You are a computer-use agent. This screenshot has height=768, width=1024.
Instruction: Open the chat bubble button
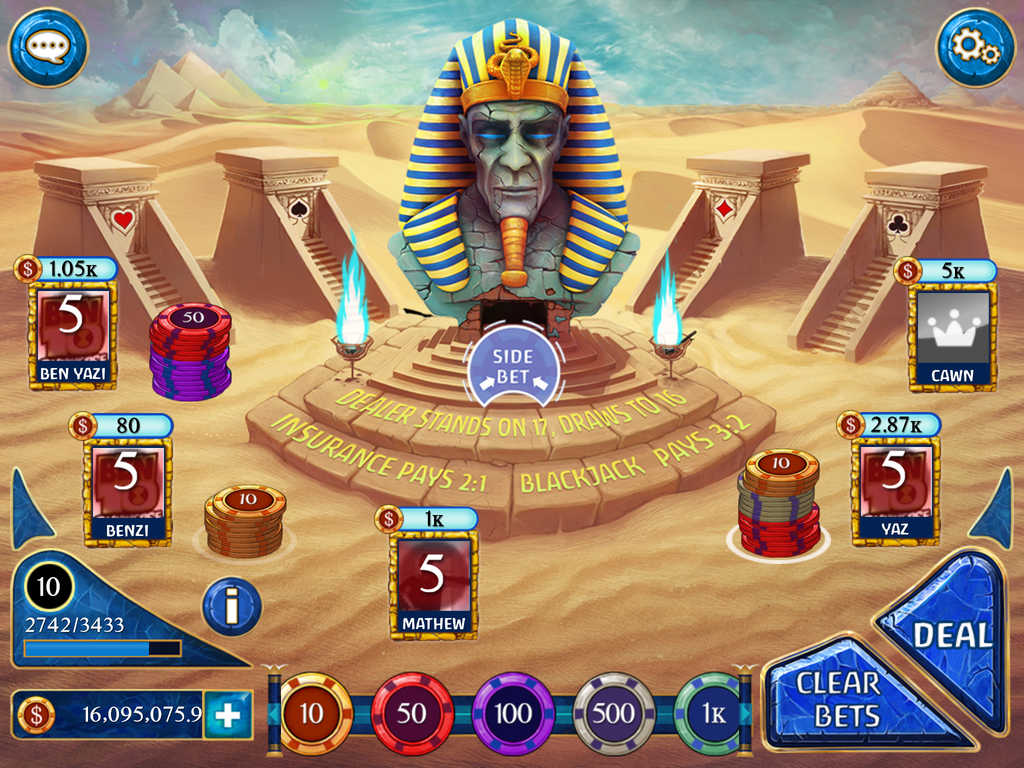pyautogui.click(x=47, y=47)
